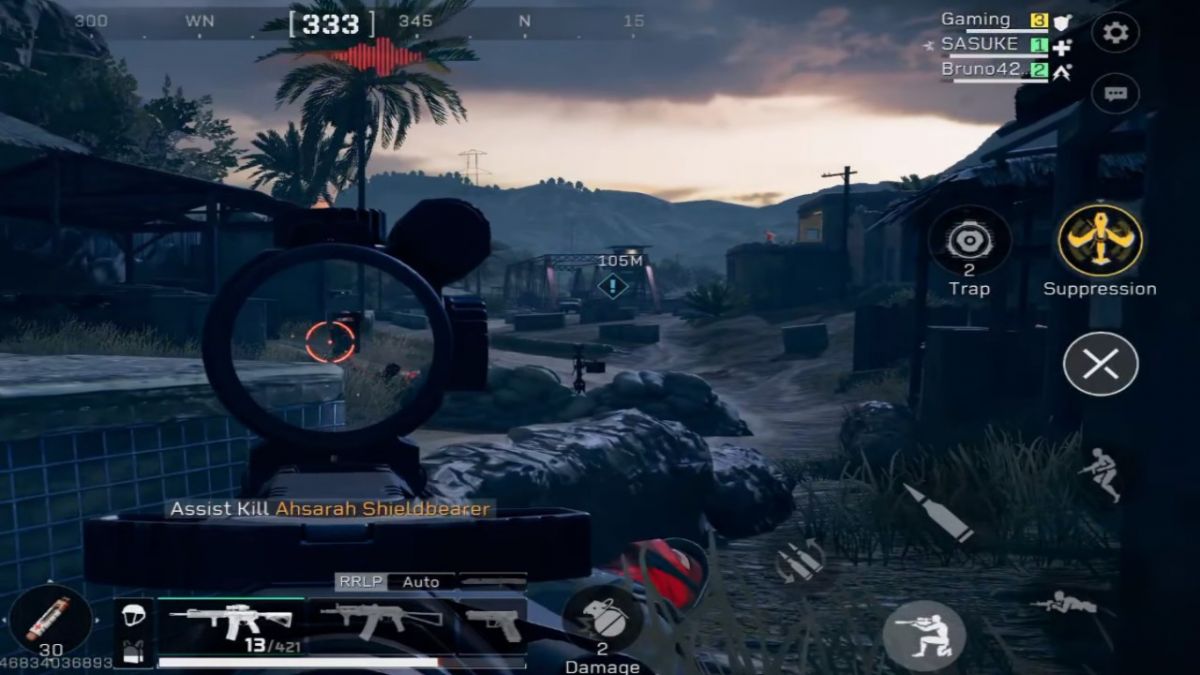The height and width of the screenshot is (675, 1200).
Task: Tap the round X cancel button
Action: pos(1100,364)
